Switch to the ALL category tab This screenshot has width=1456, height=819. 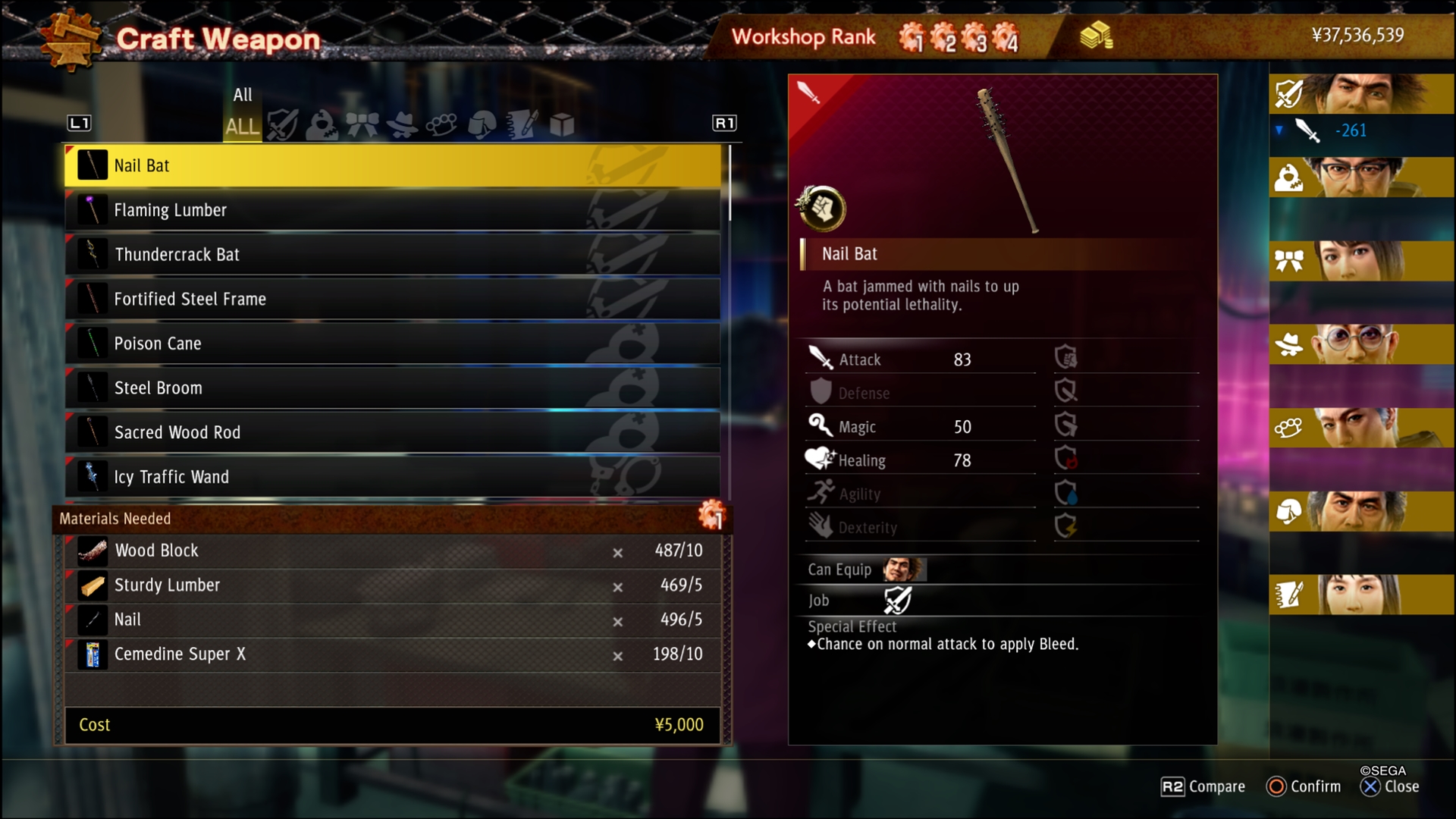242,126
